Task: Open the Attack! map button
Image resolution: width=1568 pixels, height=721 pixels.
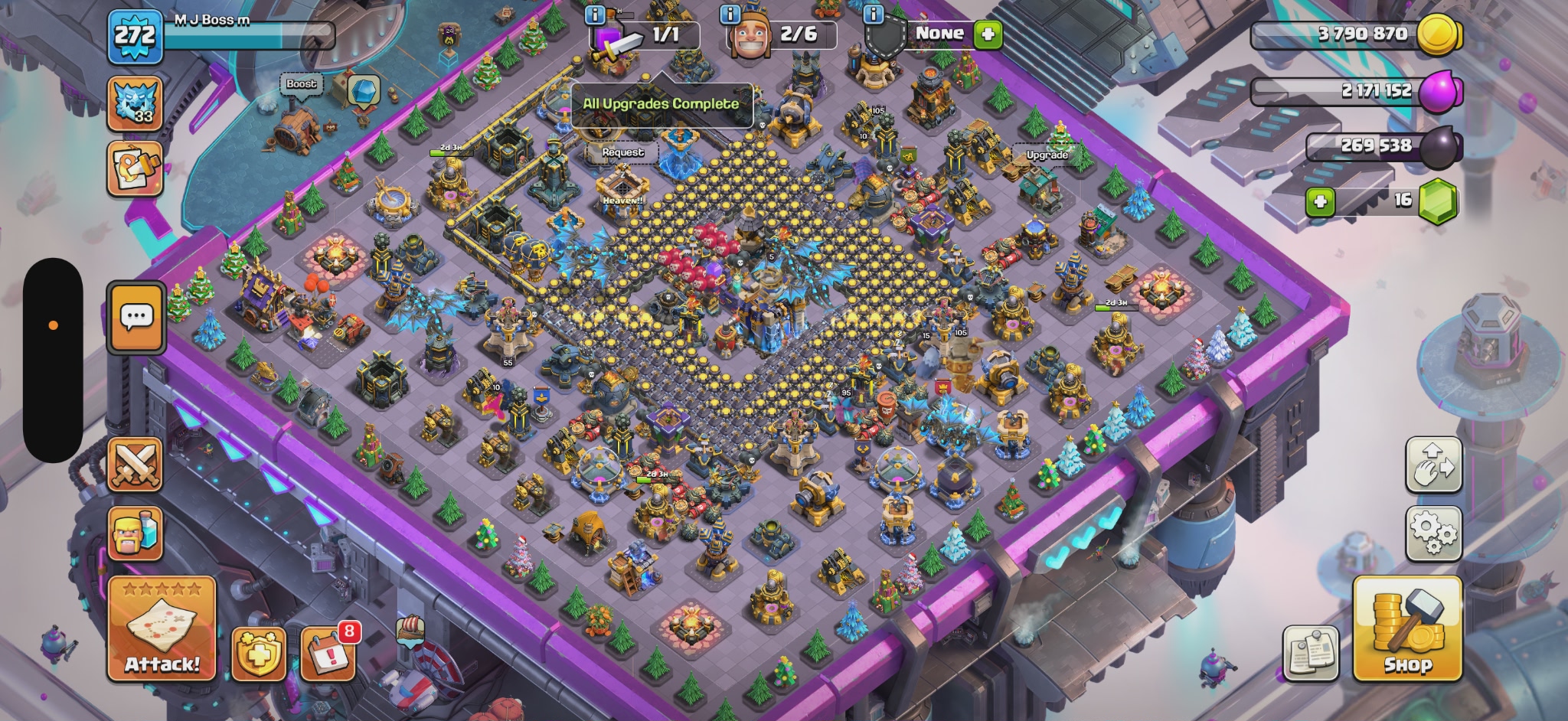Action: tap(162, 628)
